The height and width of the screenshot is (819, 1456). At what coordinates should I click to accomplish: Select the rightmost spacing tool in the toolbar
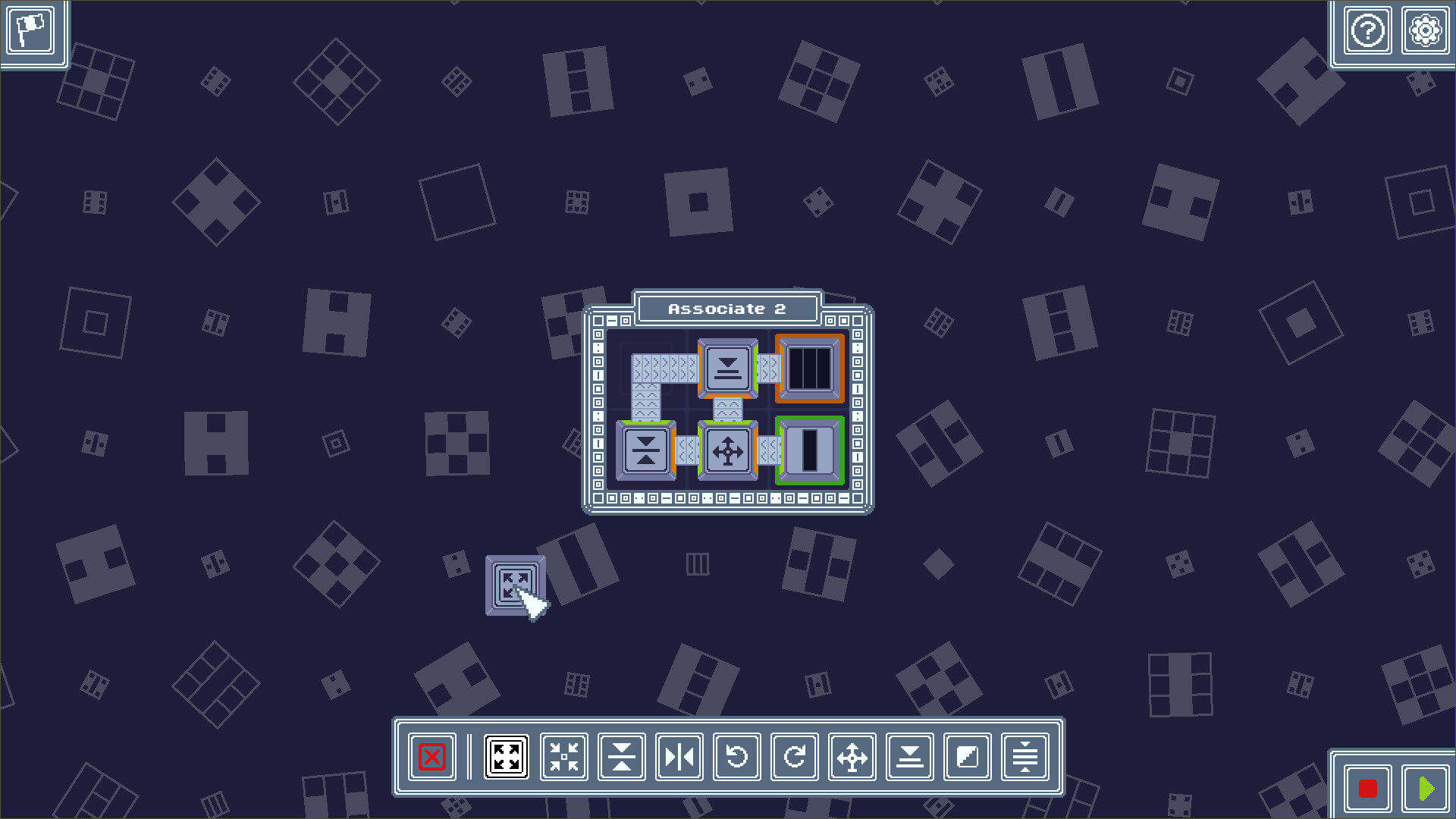pyautogui.click(x=1025, y=756)
